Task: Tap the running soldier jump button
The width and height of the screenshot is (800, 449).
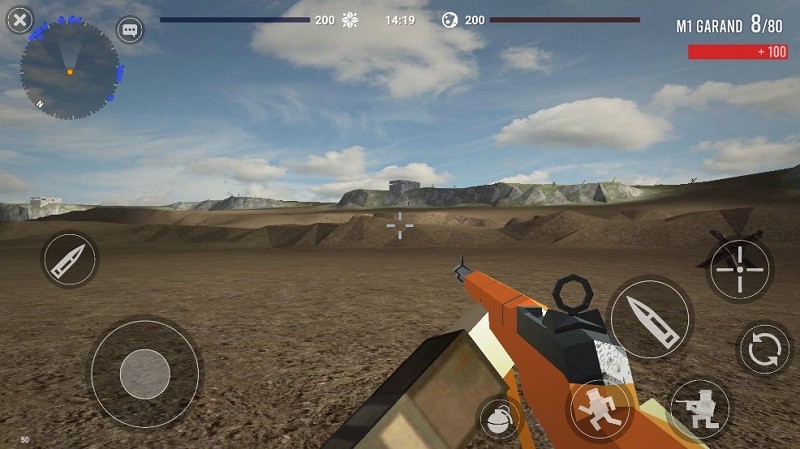Action: coord(599,409)
